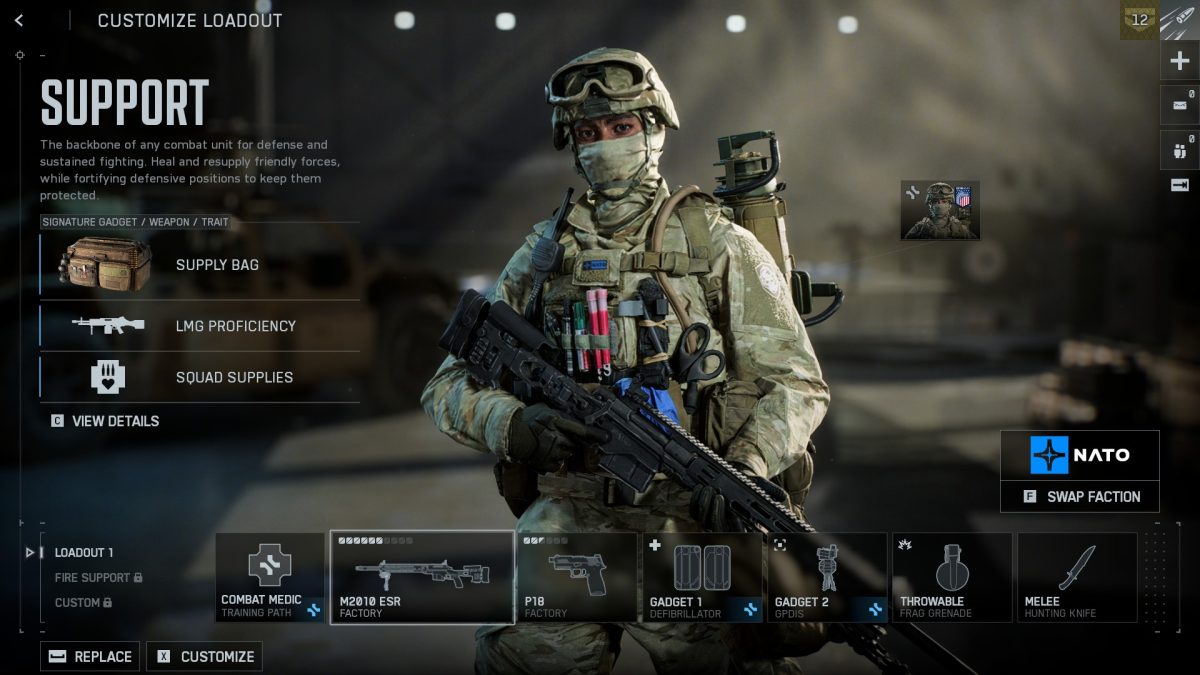Open the Customize option for the weapon
This screenshot has height=675, width=1200.
point(204,656)
